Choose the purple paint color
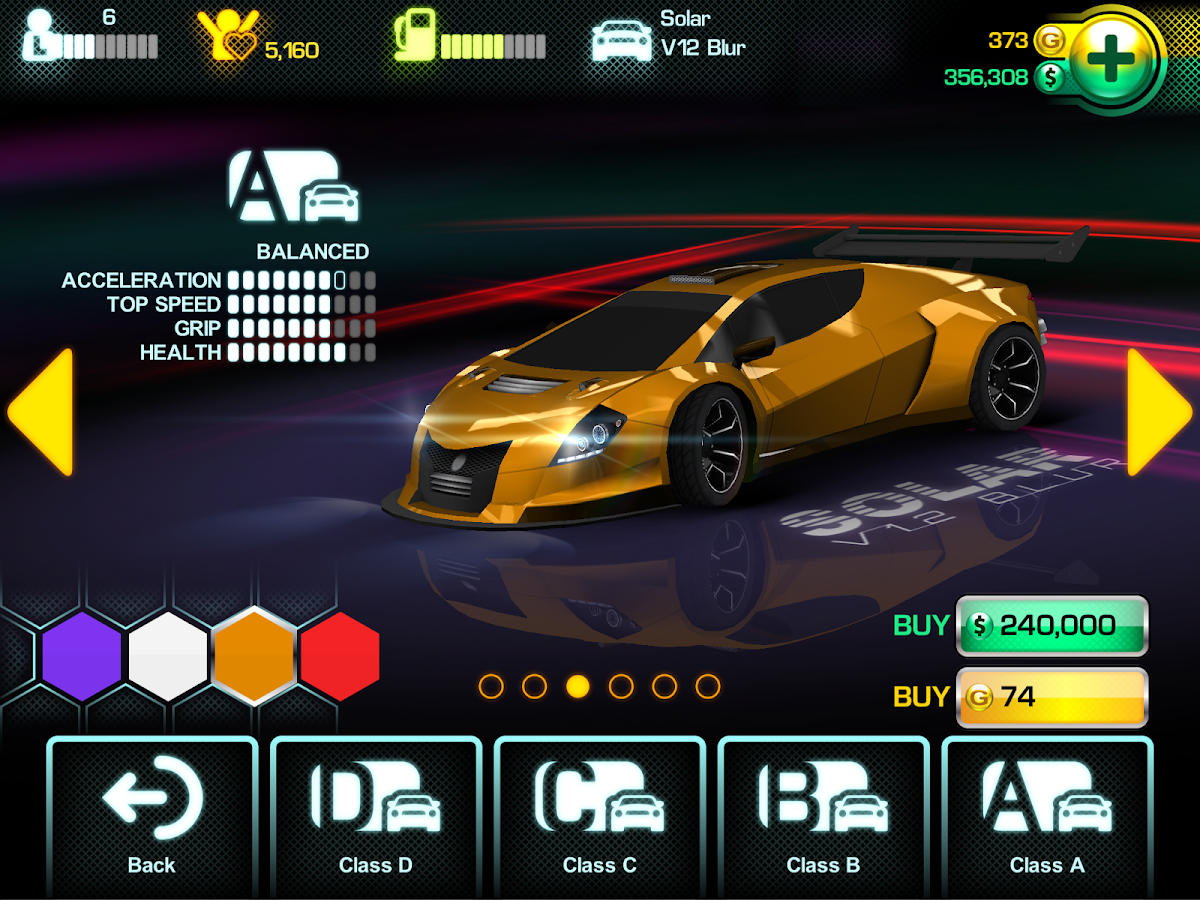 [x=82, y=656]
